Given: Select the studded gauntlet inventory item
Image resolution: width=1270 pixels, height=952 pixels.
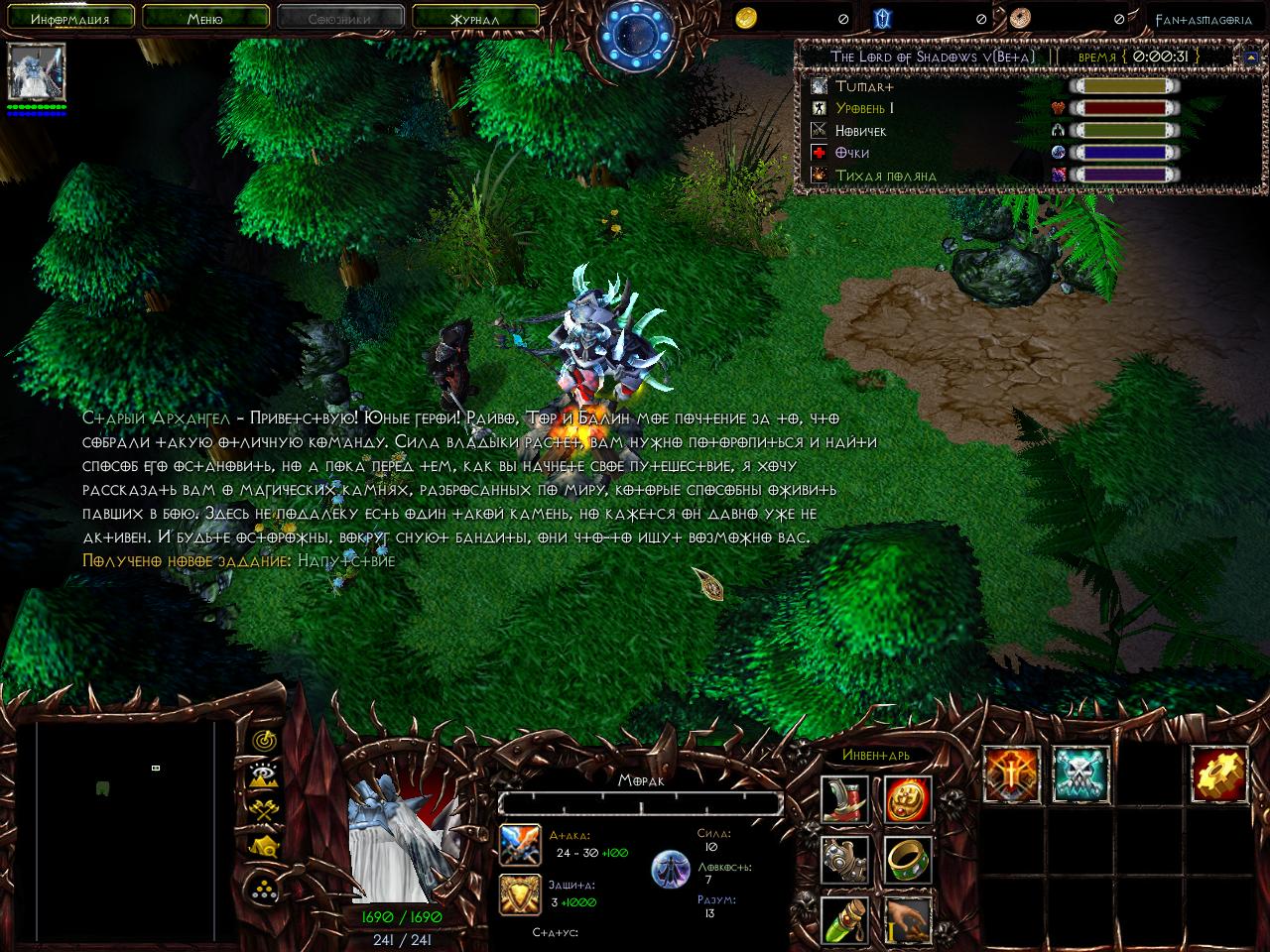Looking at the screenshot, I should pyautogui.click(x=845, y=859).
